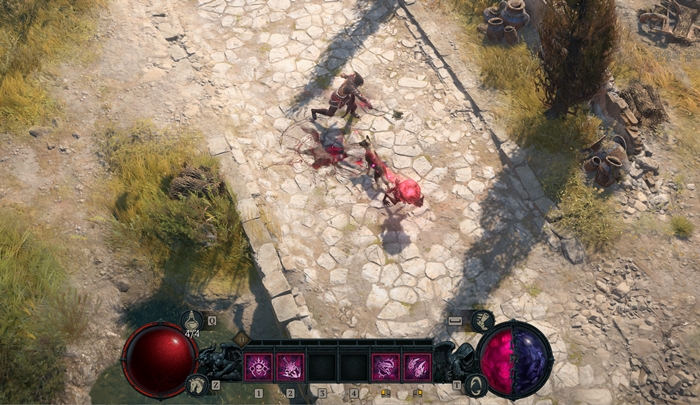Open the town portal icon labeled T

coord(476,384)
